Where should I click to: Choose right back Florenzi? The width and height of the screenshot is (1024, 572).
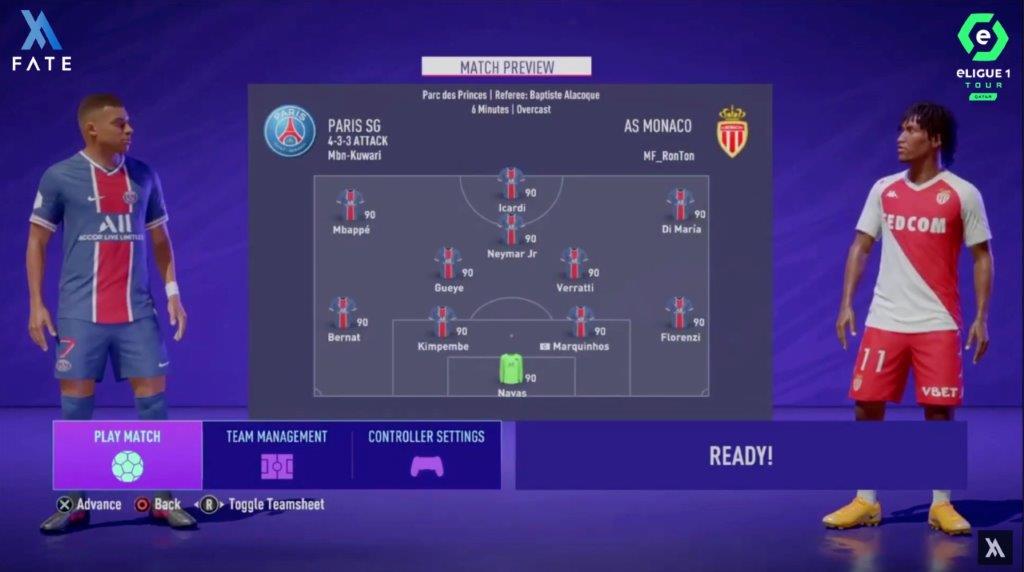coord(679,314)
